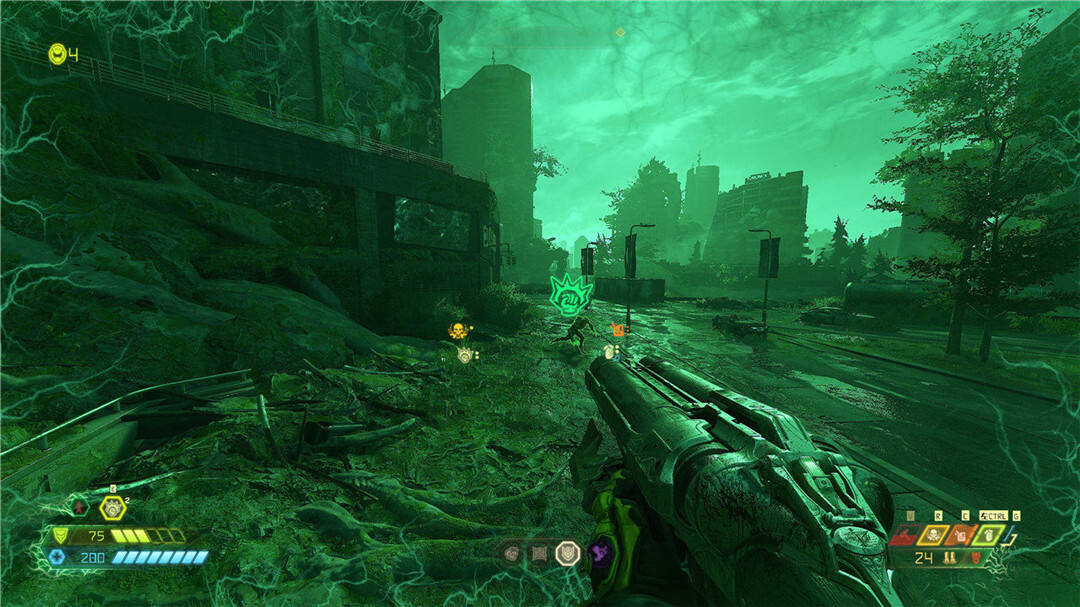The width and height of the screenshot is (1080, 607).
Task: Select the green frag grenade icon
Action: tap(987, 537)
